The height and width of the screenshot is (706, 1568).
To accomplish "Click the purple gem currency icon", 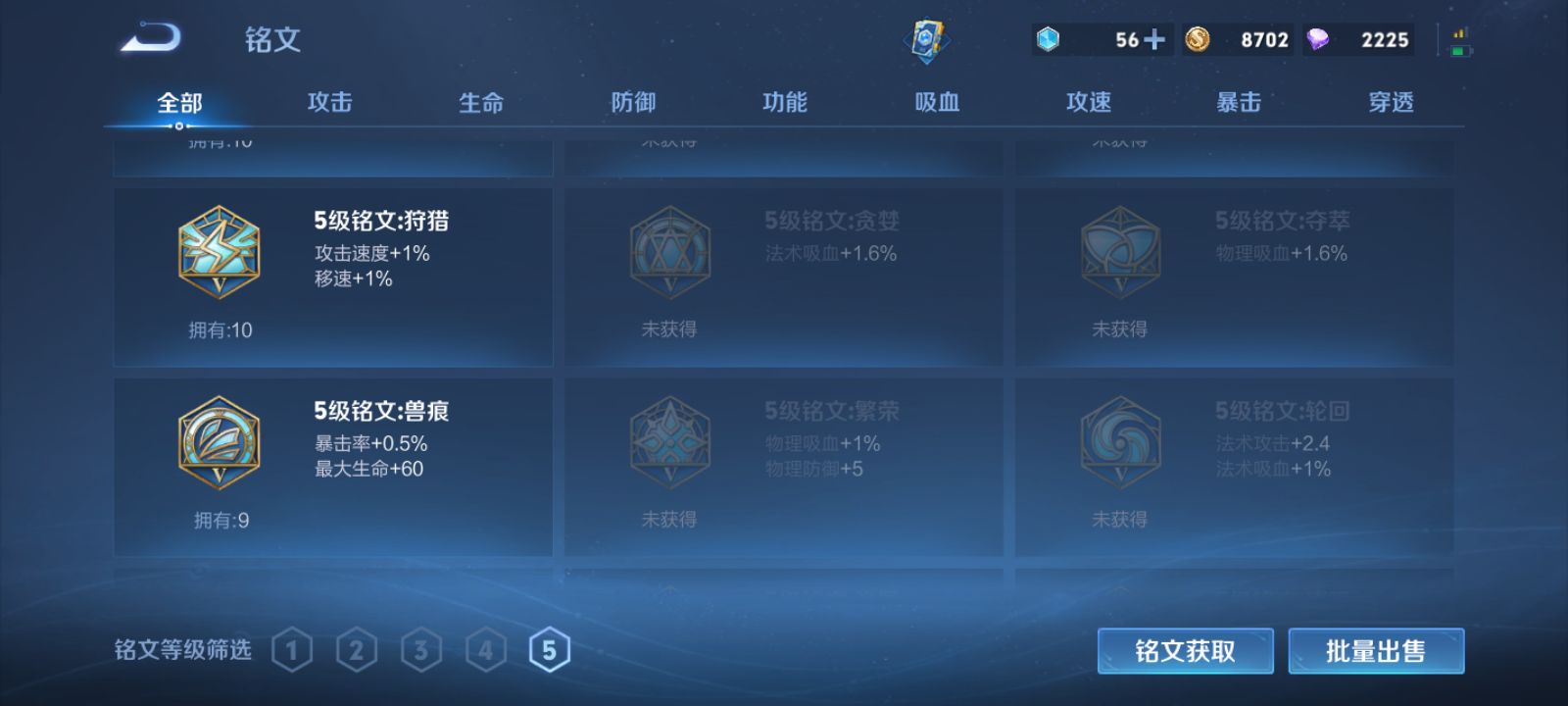I will (1318, 39).
